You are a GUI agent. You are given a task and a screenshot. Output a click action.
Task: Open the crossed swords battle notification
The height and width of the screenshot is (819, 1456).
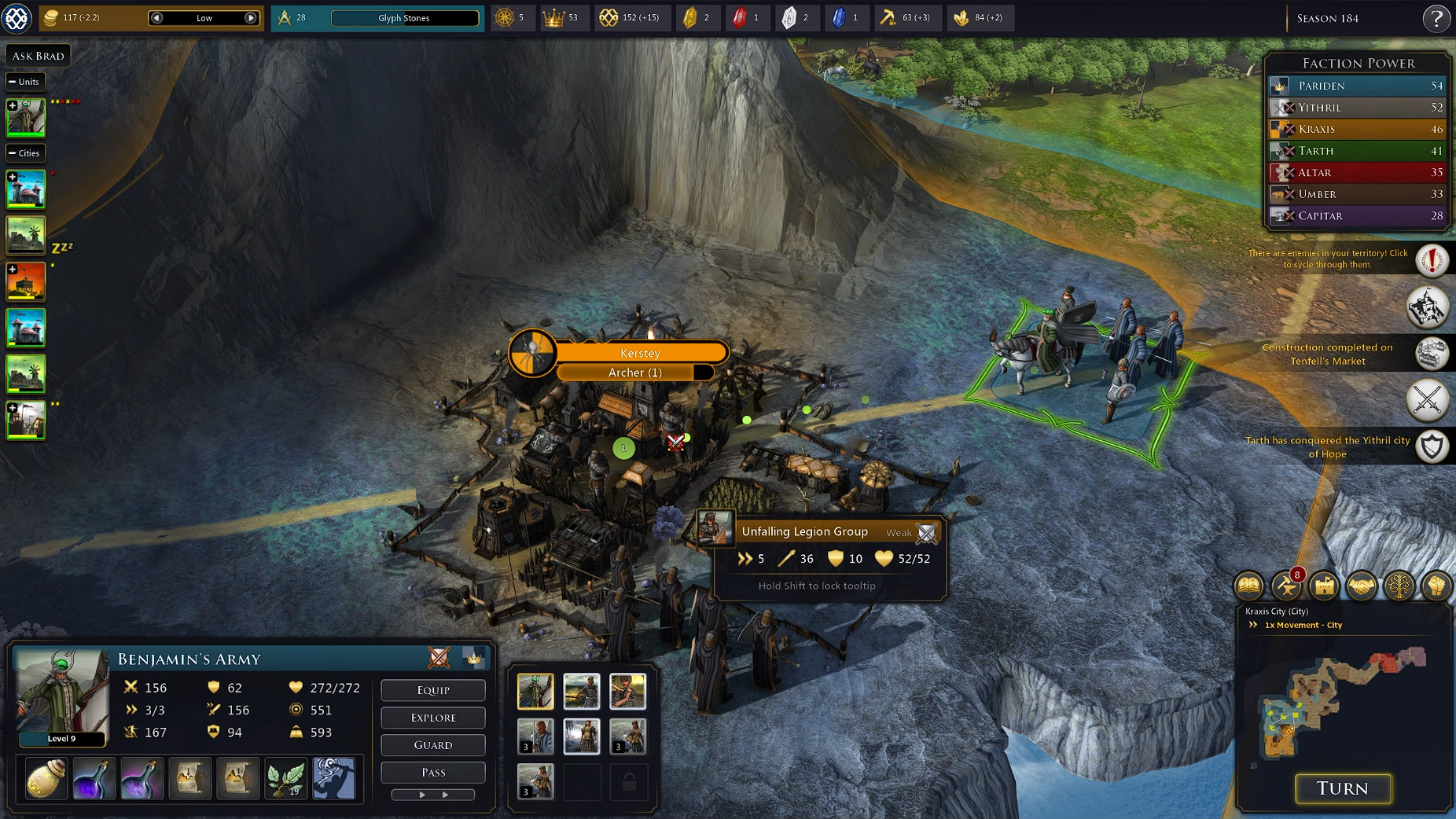coord(1427,400)
